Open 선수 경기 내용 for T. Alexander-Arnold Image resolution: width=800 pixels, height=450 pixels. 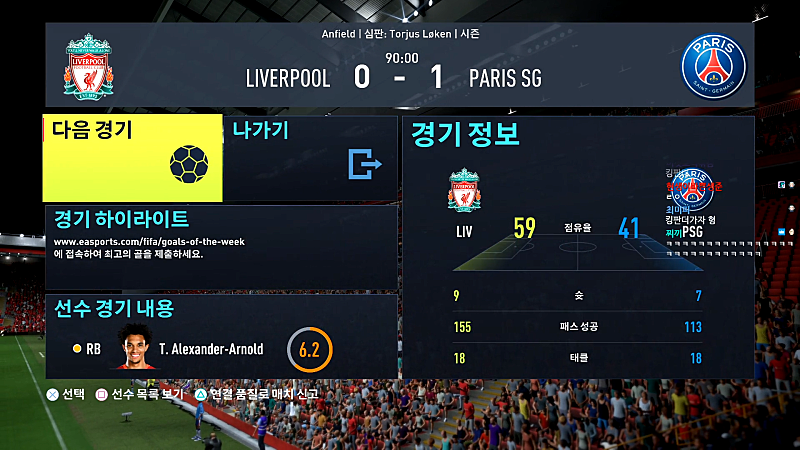point(220,336)
